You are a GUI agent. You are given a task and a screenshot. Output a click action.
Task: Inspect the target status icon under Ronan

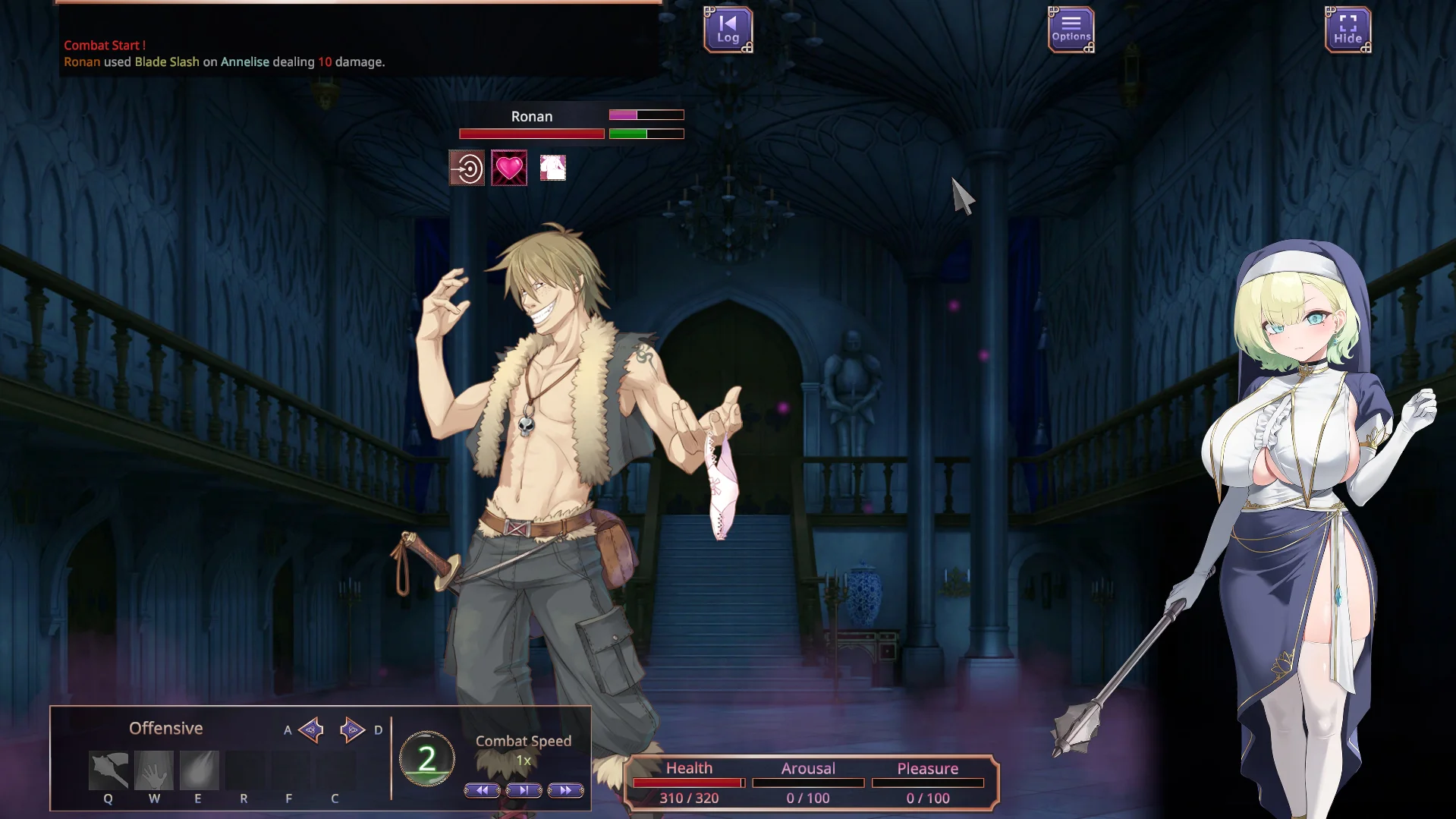[x=467, y=168]
